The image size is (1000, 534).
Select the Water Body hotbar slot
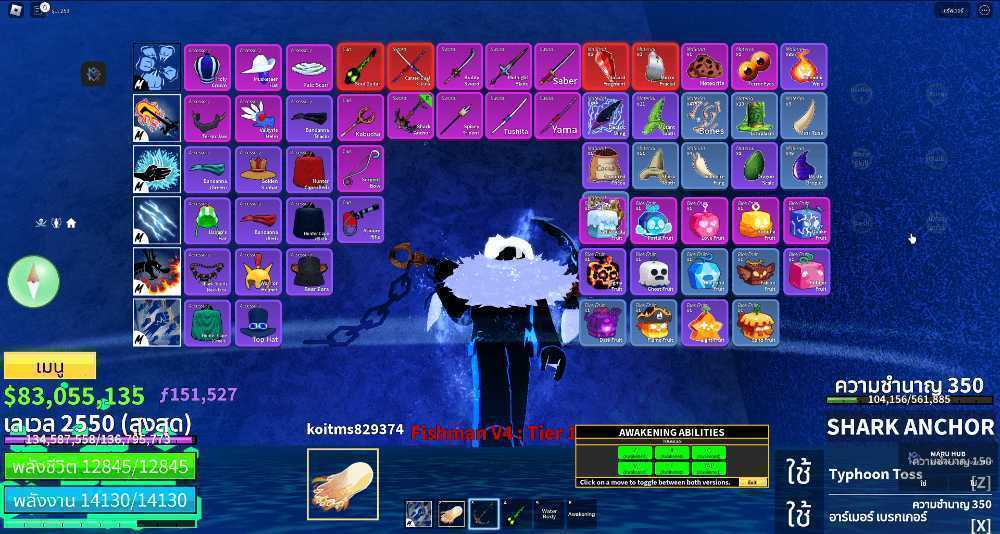pyautogui.click(x=550, y=513)
